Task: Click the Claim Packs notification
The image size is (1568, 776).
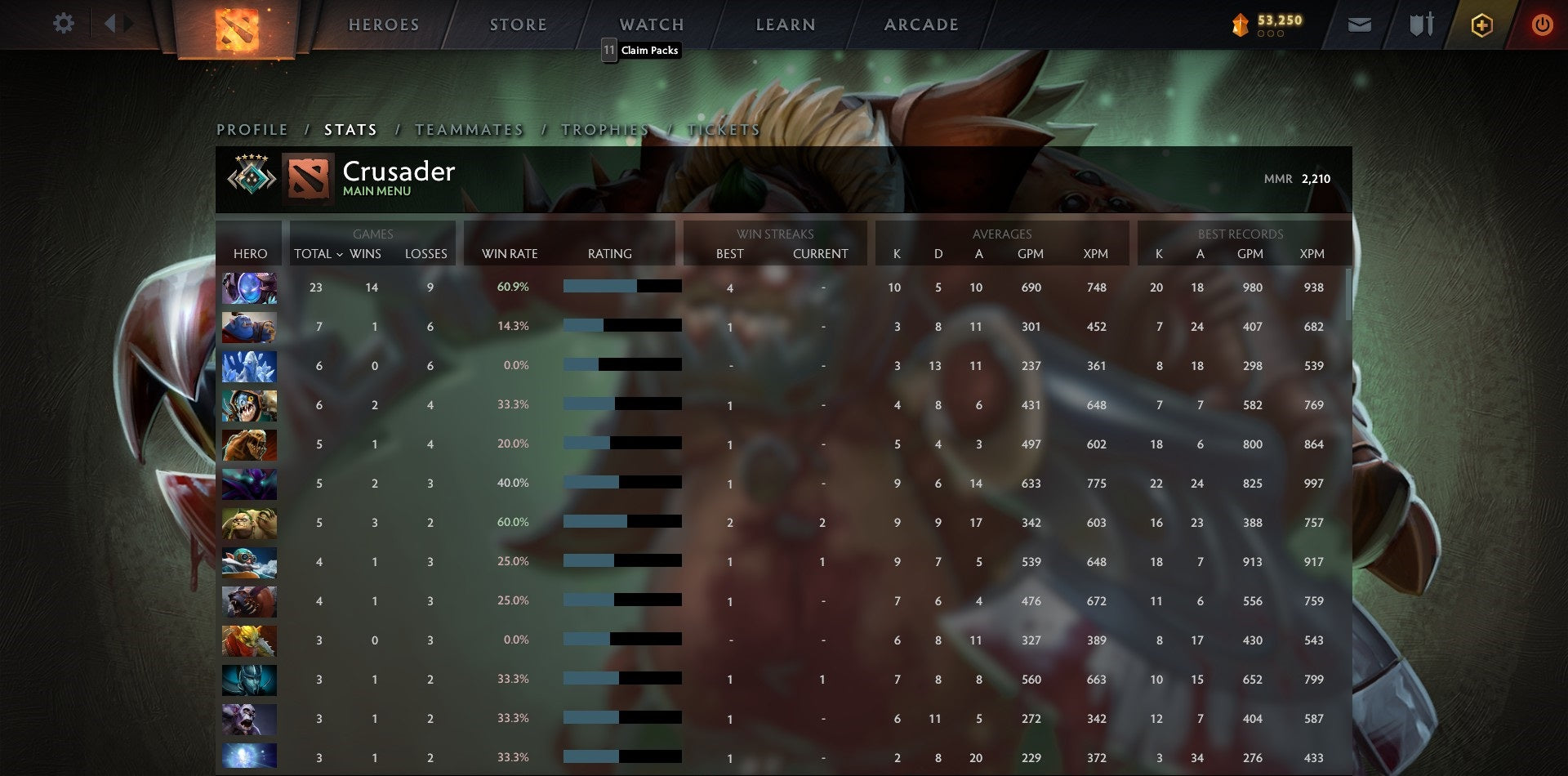Action: [x=642, y=50]
